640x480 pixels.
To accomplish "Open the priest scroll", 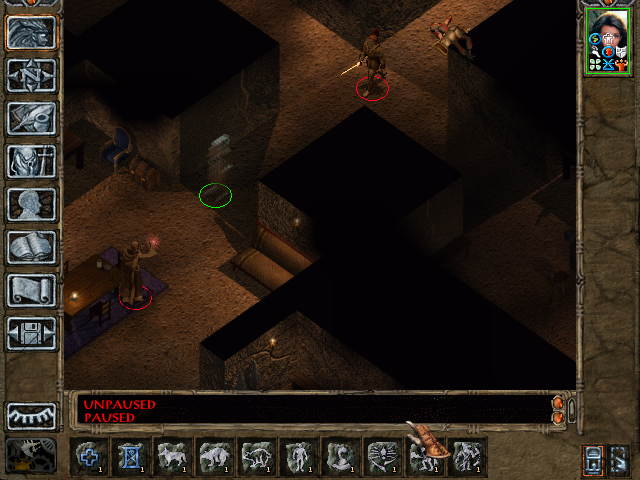I will (32, 290).
